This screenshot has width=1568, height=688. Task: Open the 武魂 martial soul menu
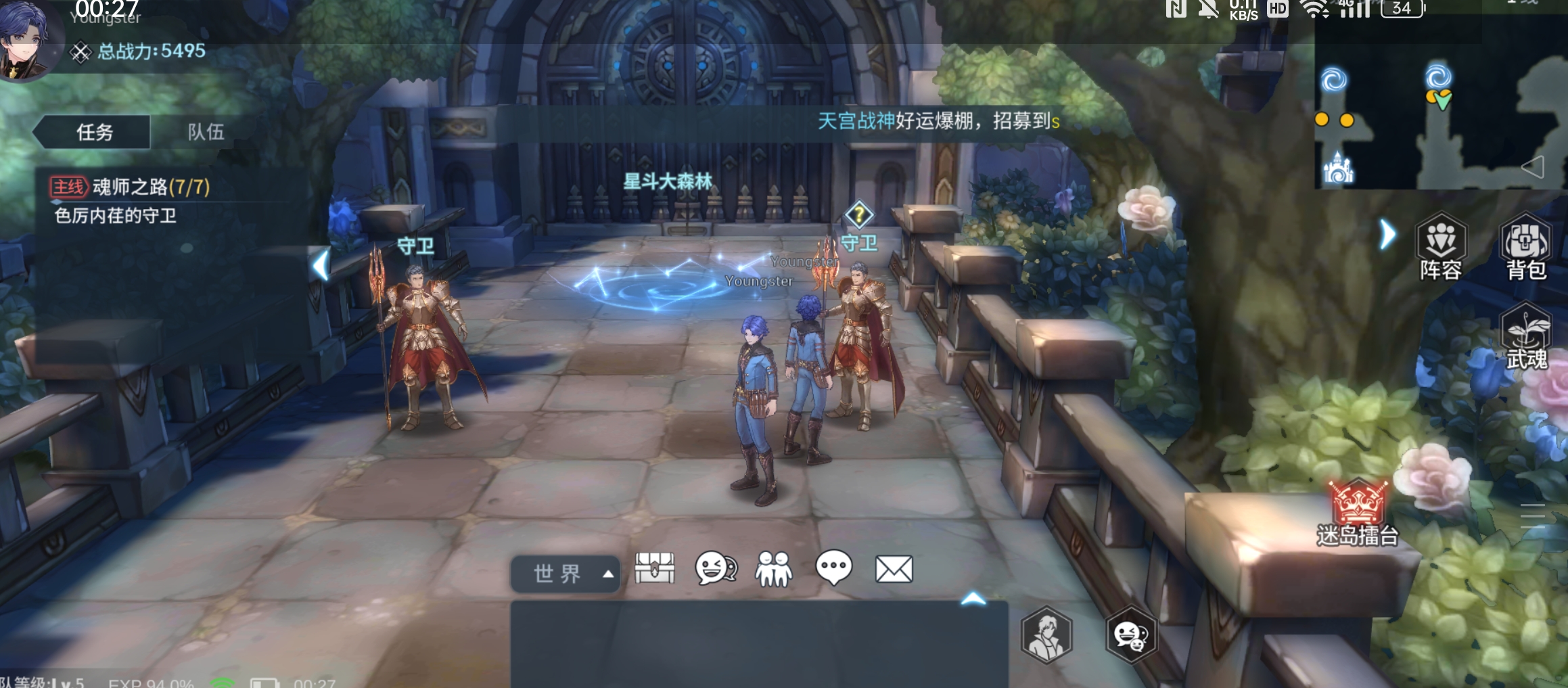point(1526,338)
